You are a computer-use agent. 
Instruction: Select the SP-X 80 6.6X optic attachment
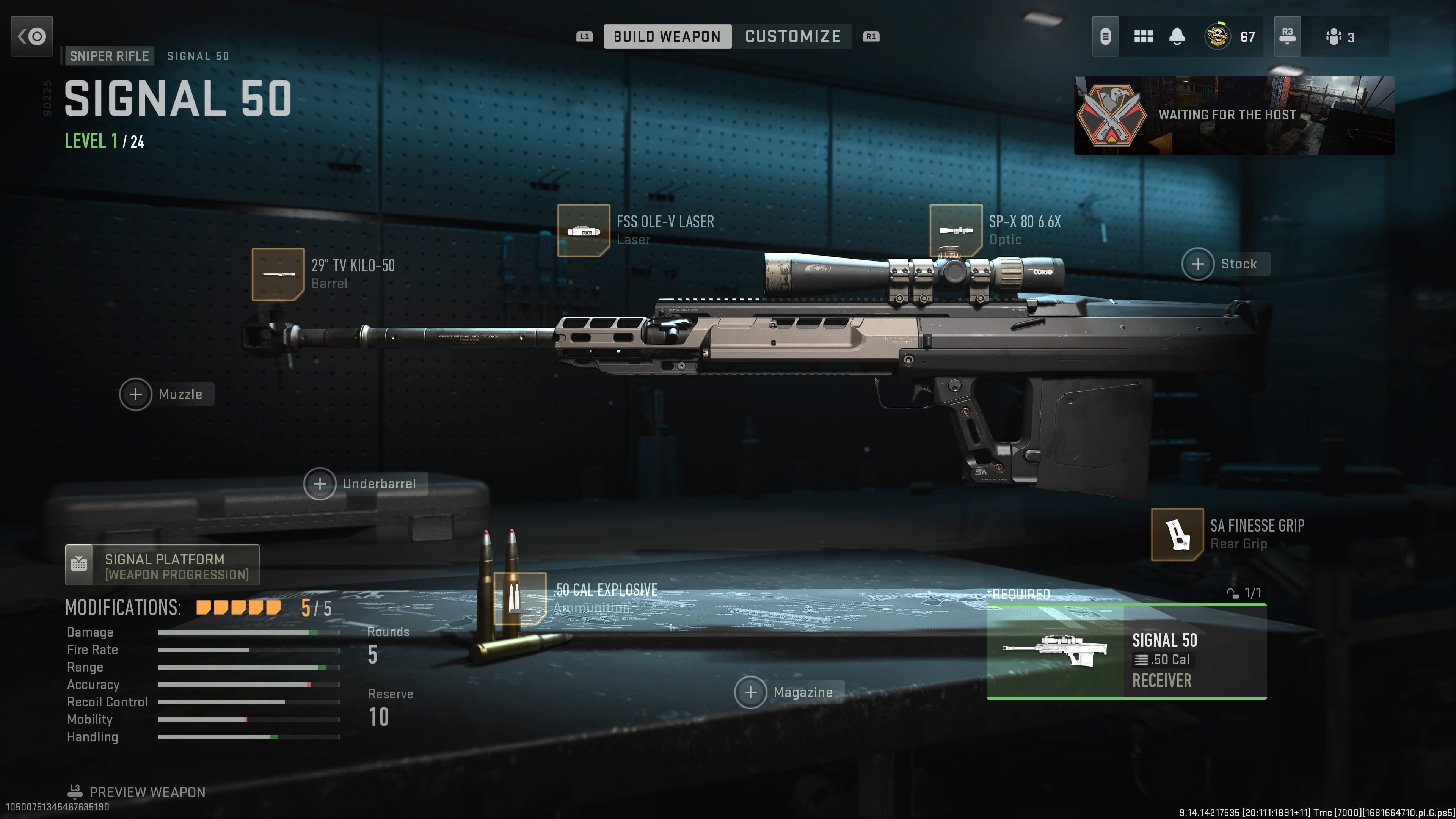956,230
